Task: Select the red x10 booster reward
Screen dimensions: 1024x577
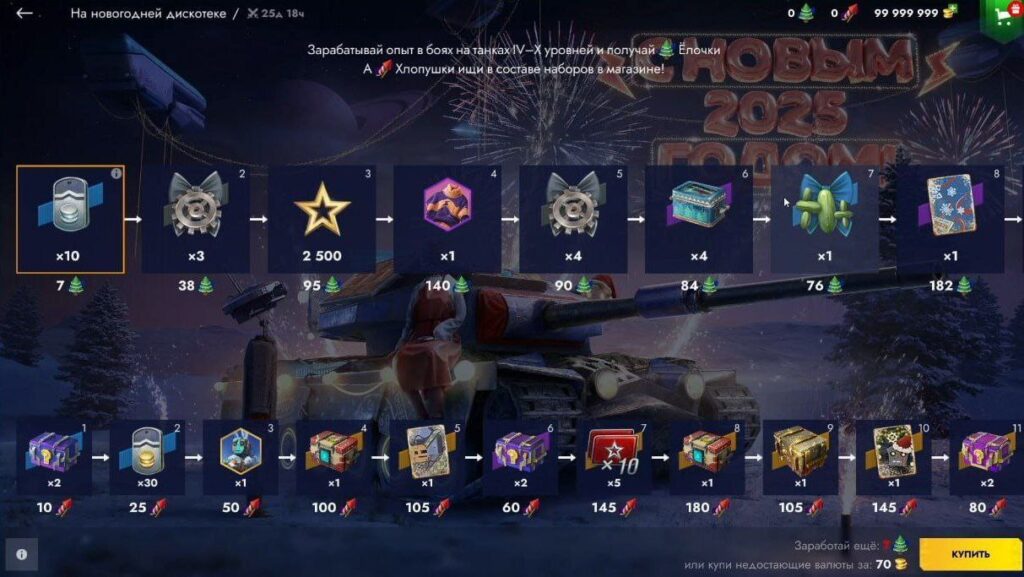Action: point(614,457)
